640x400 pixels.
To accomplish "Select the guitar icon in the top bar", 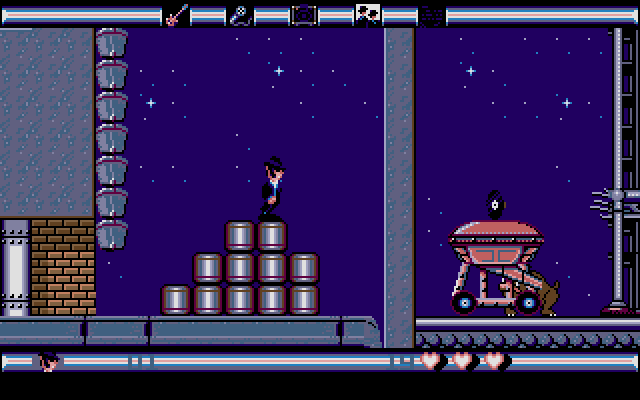I will click(x=175, y=14).
